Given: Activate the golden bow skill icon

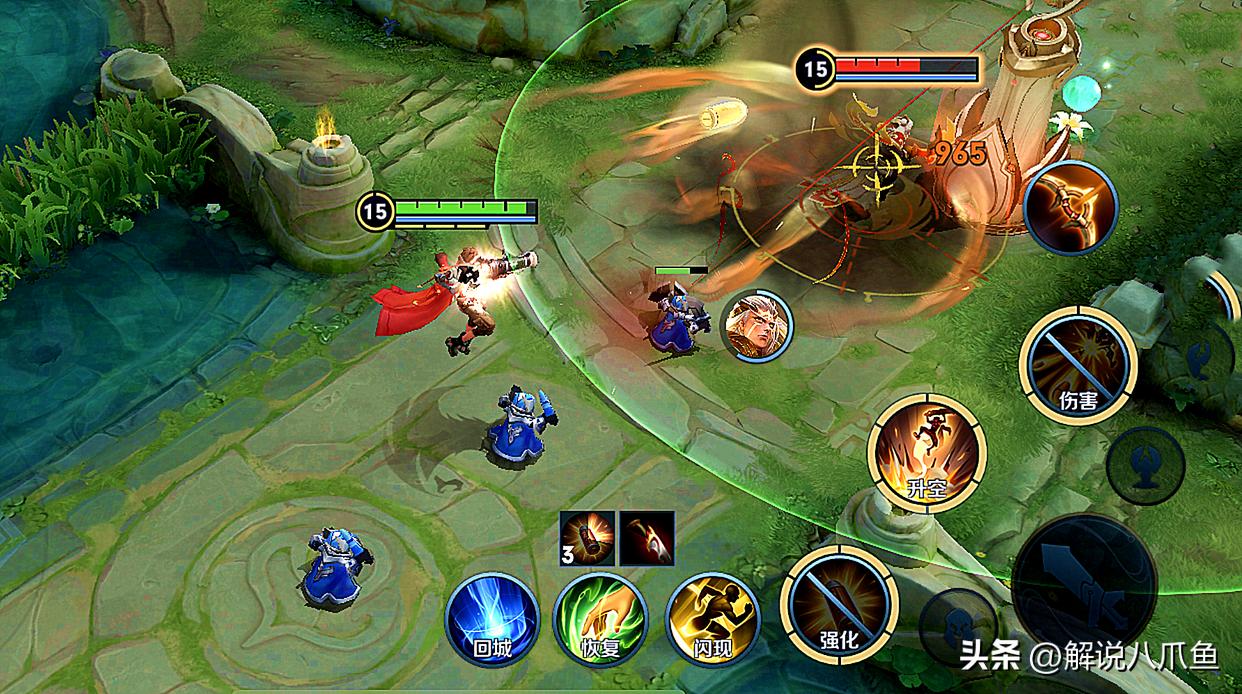Looking at the screenshot, I should point(1070,208).
